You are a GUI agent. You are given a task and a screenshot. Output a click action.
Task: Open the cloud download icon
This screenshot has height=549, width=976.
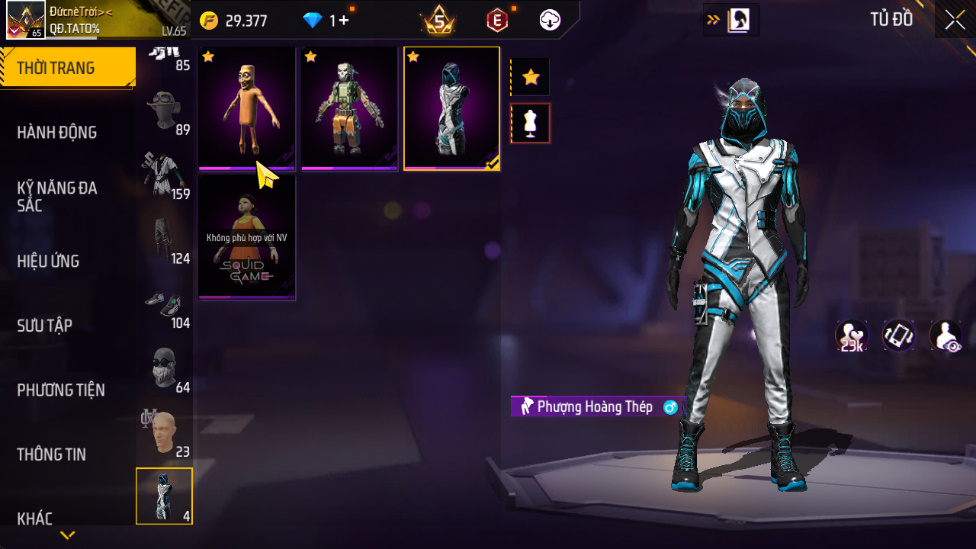pos(550,20)
